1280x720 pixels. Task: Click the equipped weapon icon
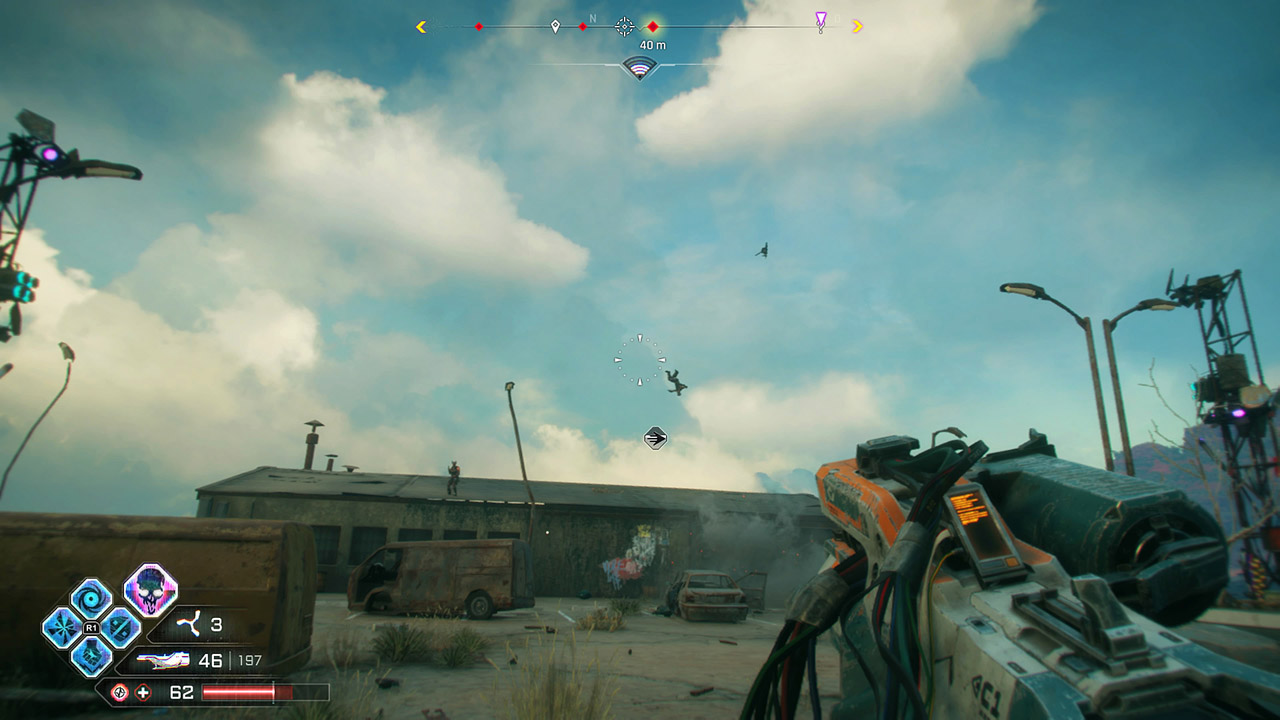[x=163, y=661]
